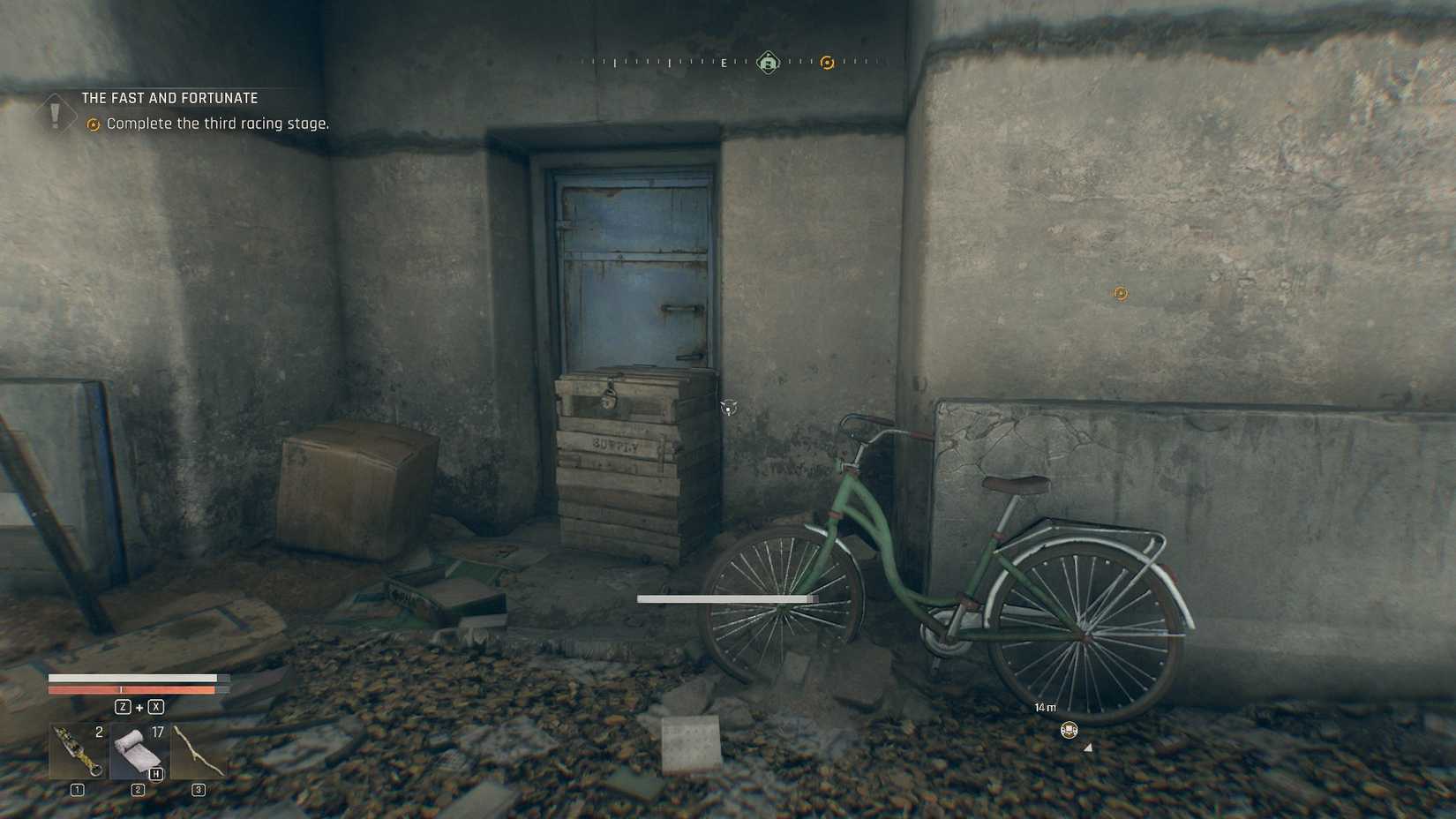The height and width of the screenshot is (819, 1456).
Task: Select the orange quest marker on the compass
Action: click(827, 63)
